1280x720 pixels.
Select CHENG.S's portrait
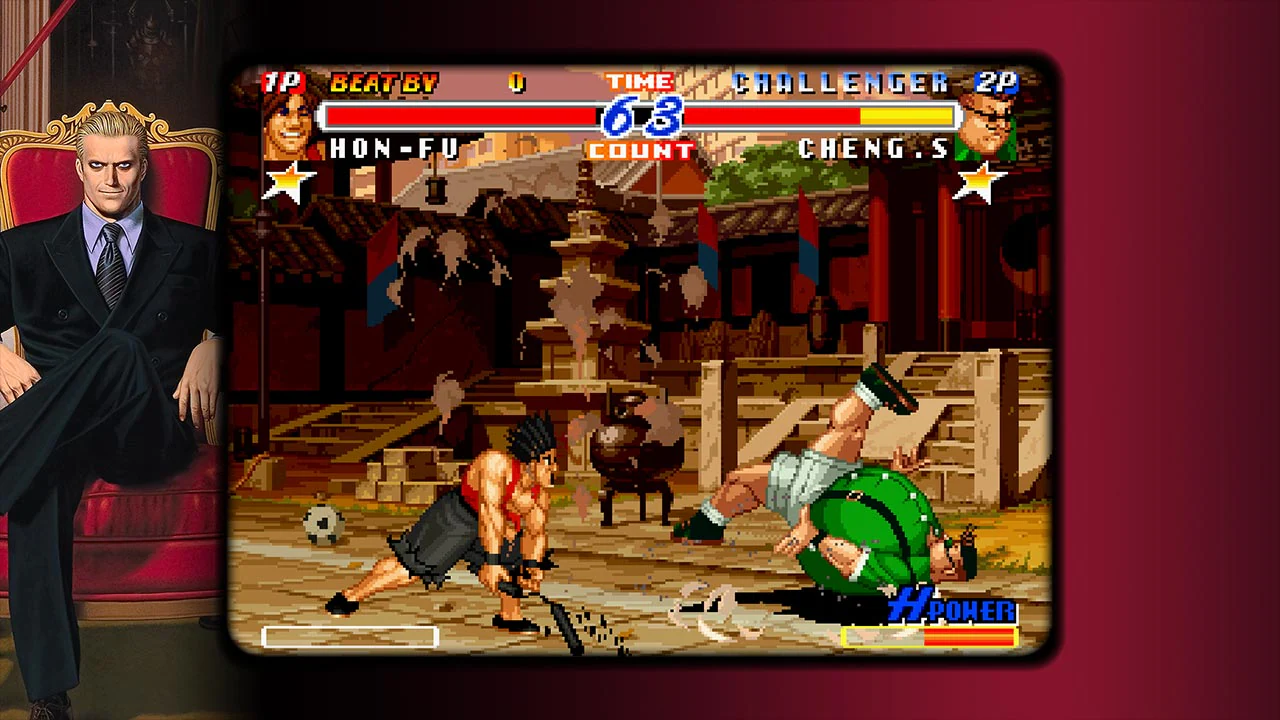pos(984,129)
